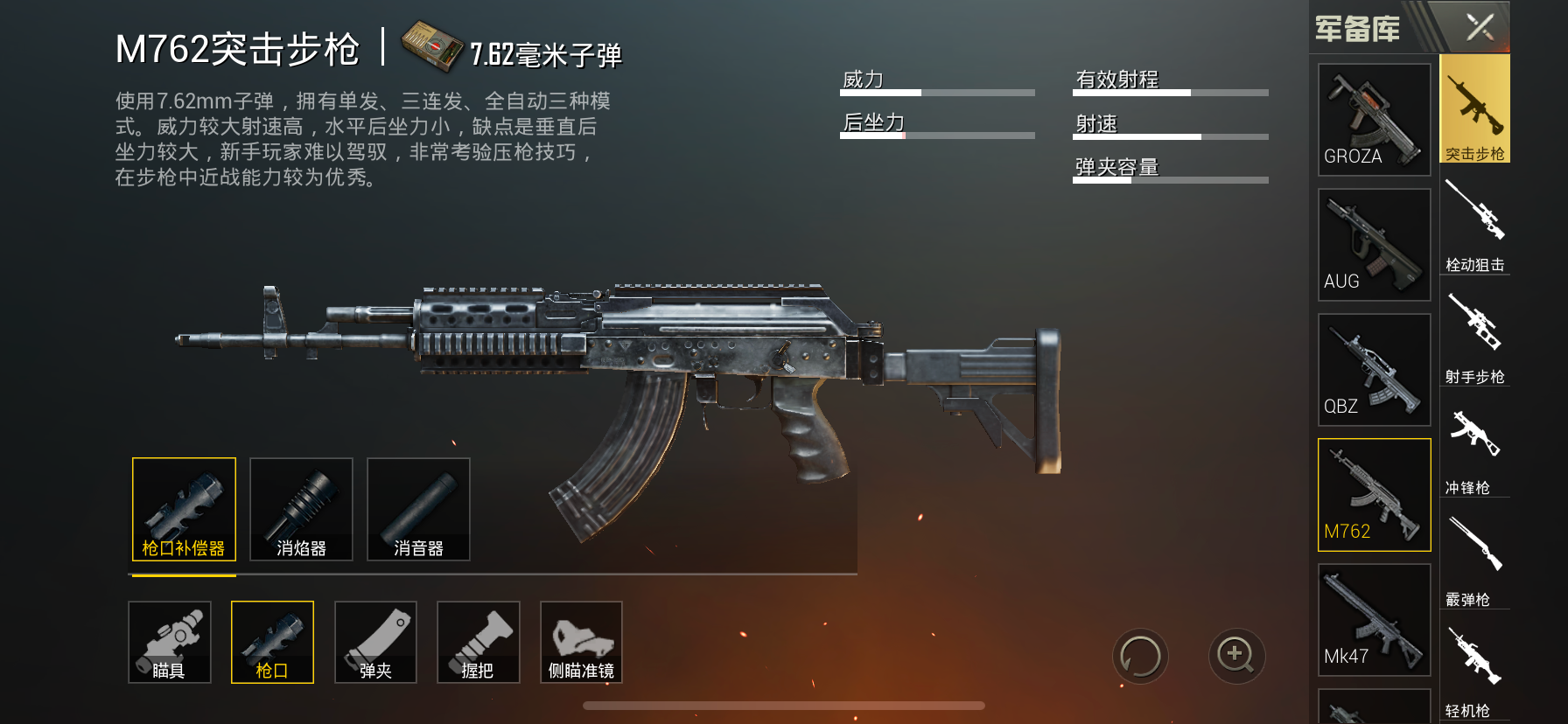Screen dimensions: 1568x724
Task: Close the armory screen
Action: tap(1480, 27)
